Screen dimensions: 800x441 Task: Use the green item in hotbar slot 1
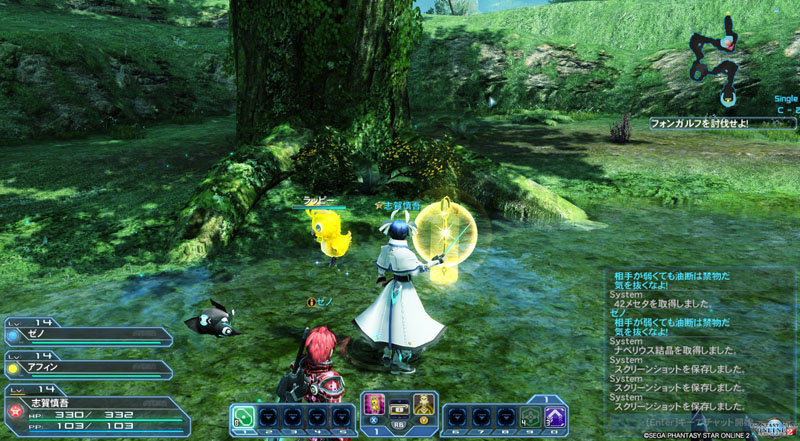[x=243, y=417]
